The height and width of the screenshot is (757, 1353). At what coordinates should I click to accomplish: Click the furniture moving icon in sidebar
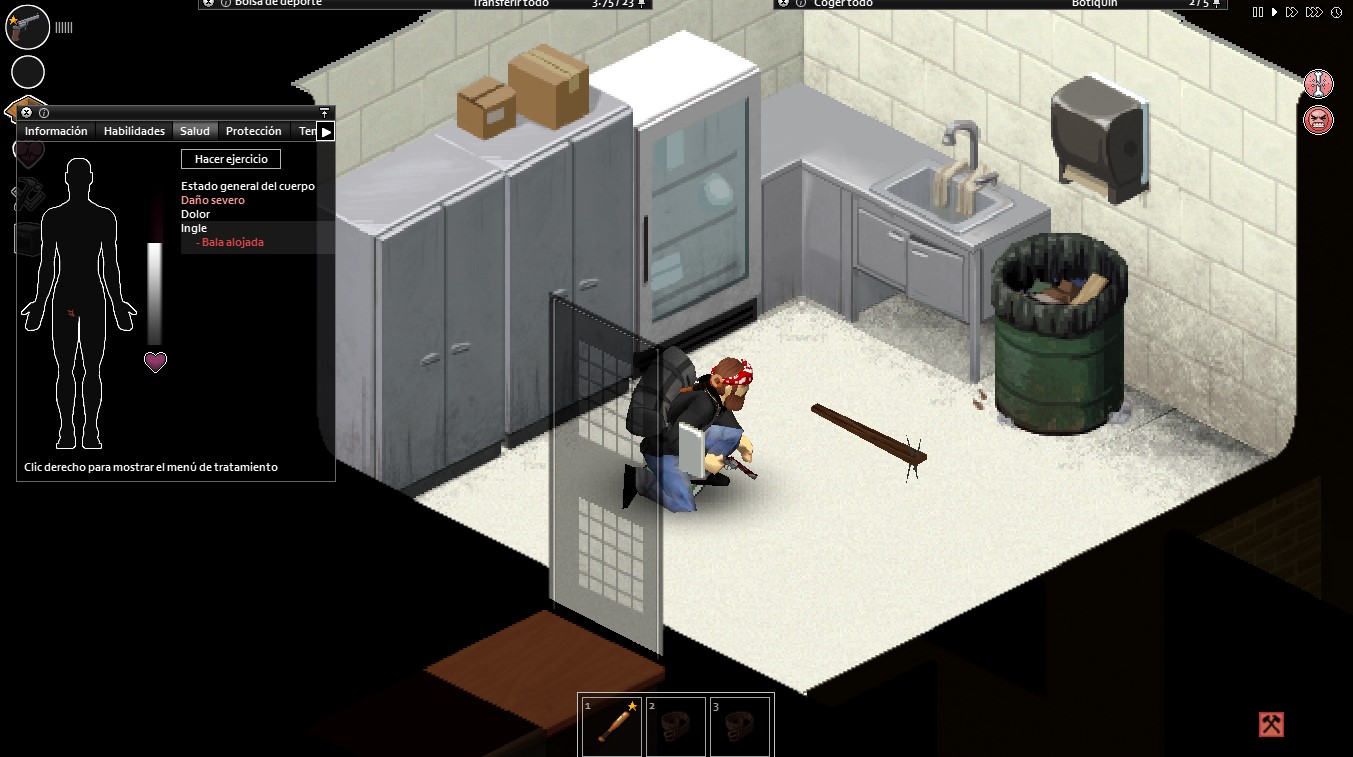tap(27, 238)
